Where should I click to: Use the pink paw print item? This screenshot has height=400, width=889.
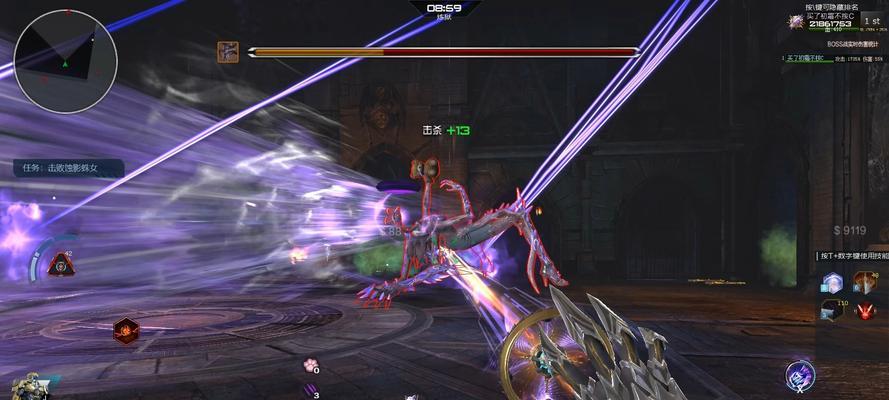tap(311, 366)
